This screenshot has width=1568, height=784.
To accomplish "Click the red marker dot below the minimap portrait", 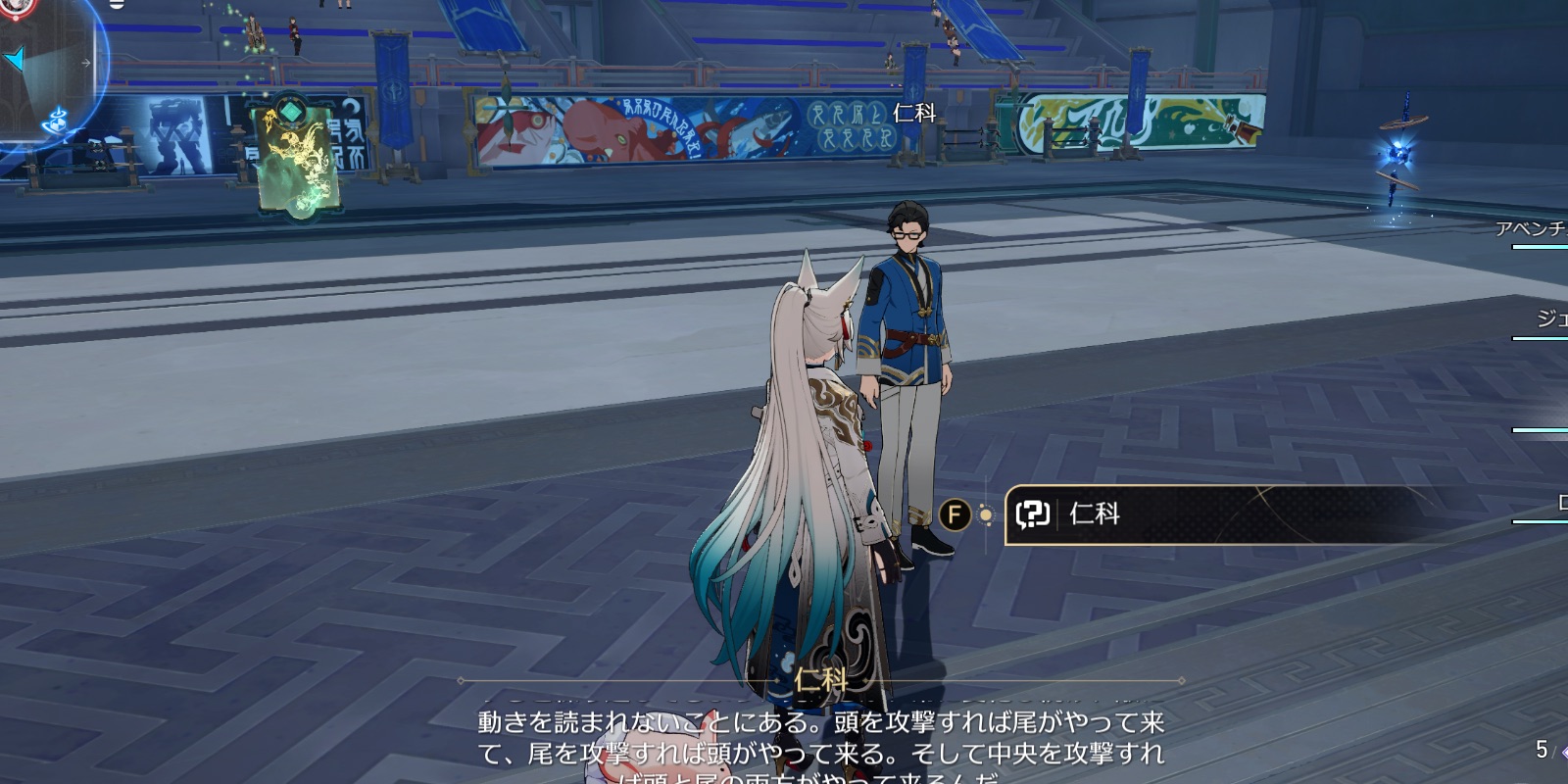I will [x=16, y=17].
